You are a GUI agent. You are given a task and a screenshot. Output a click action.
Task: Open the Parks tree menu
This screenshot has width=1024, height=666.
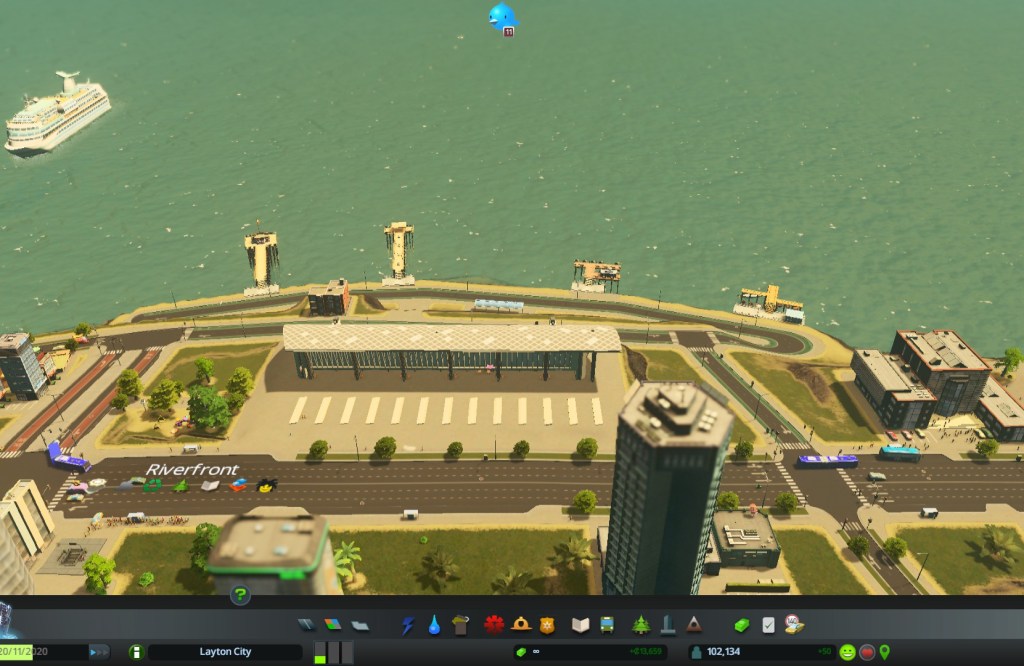coord(640,625)
